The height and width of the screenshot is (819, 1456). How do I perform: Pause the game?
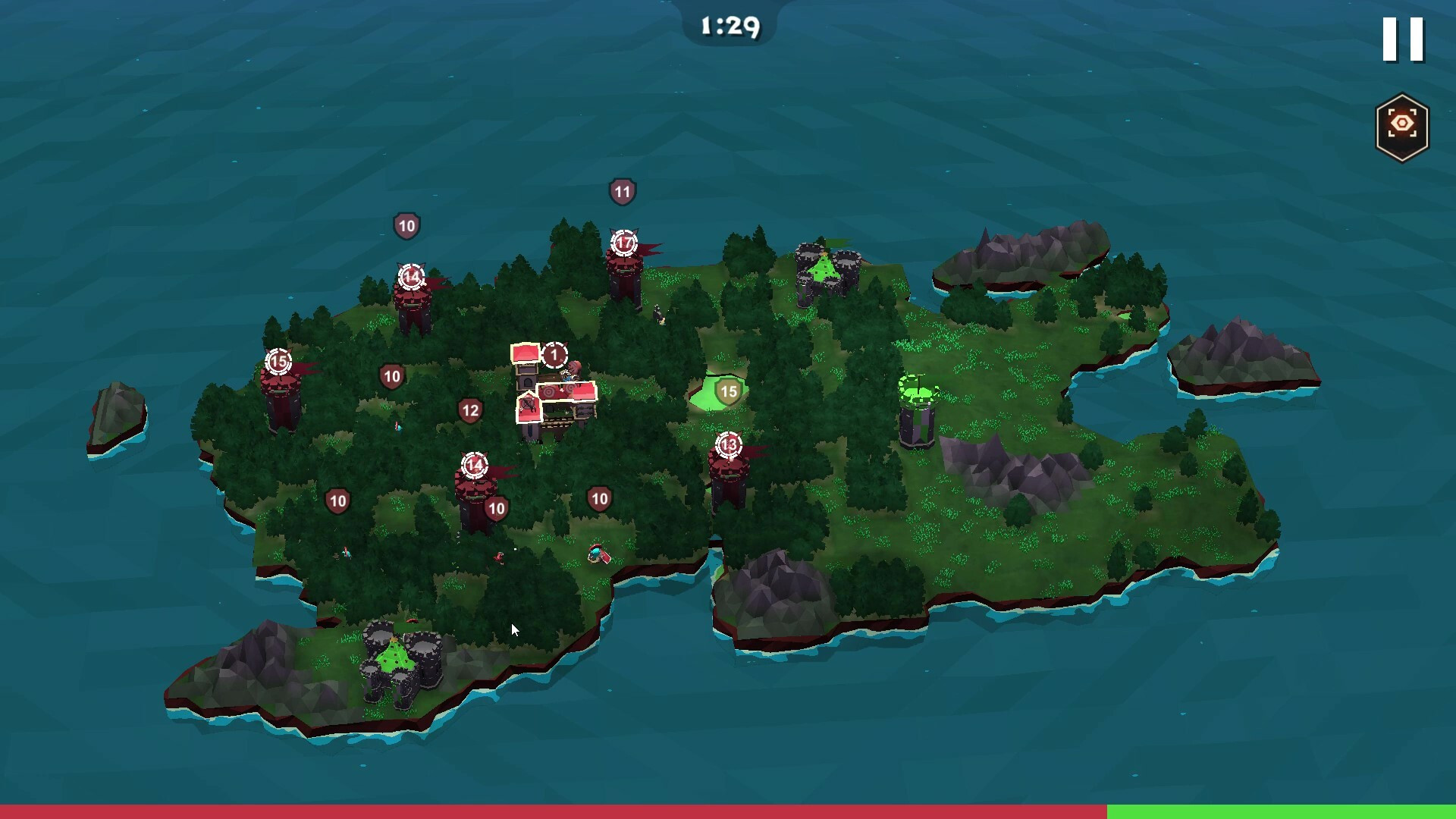pyautogui.click(x=1403, y=39)
